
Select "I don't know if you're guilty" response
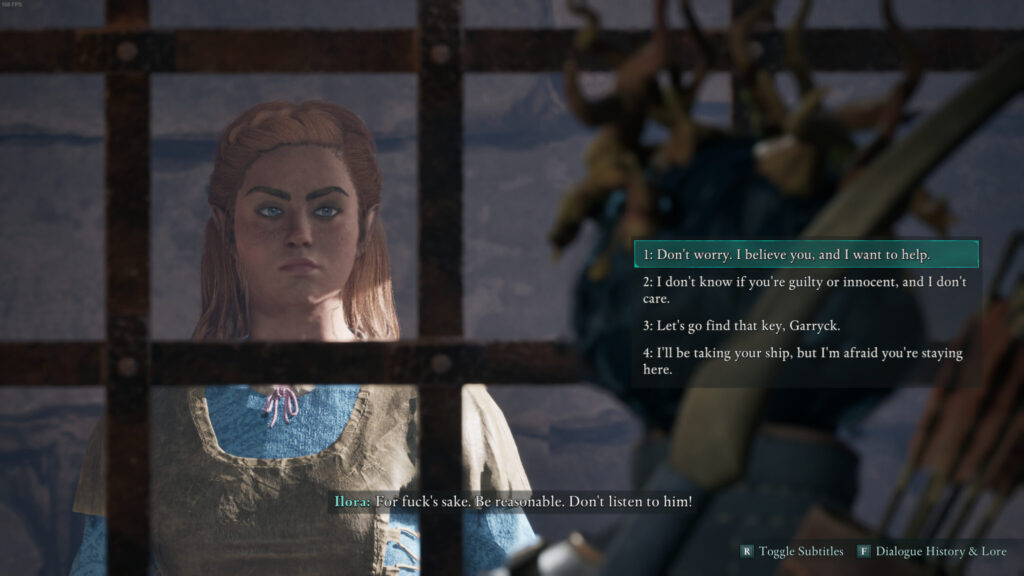pyautogui.click(x=804, y=290)
